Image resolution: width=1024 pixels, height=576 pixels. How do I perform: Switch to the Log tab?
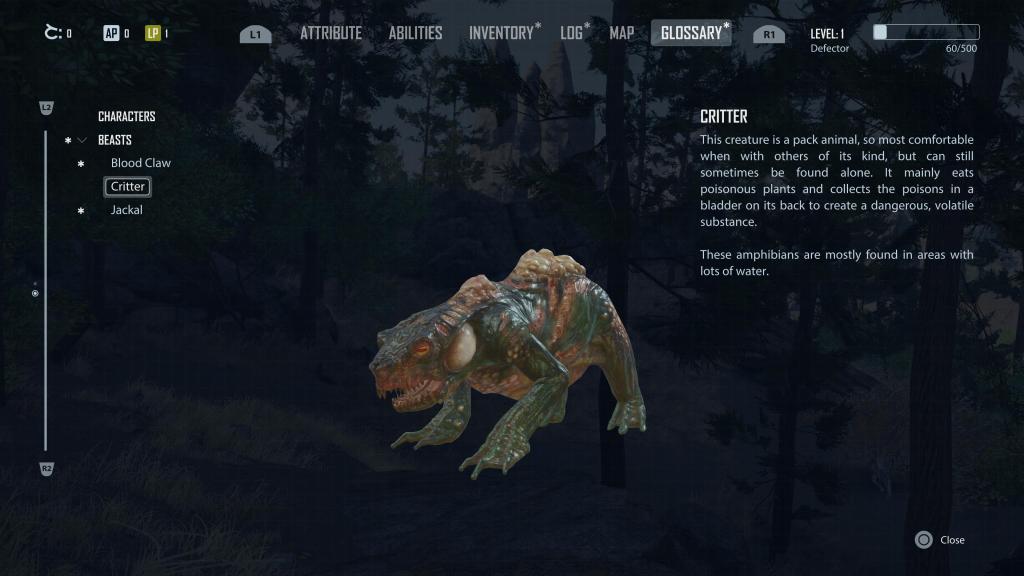coord(571,33)
